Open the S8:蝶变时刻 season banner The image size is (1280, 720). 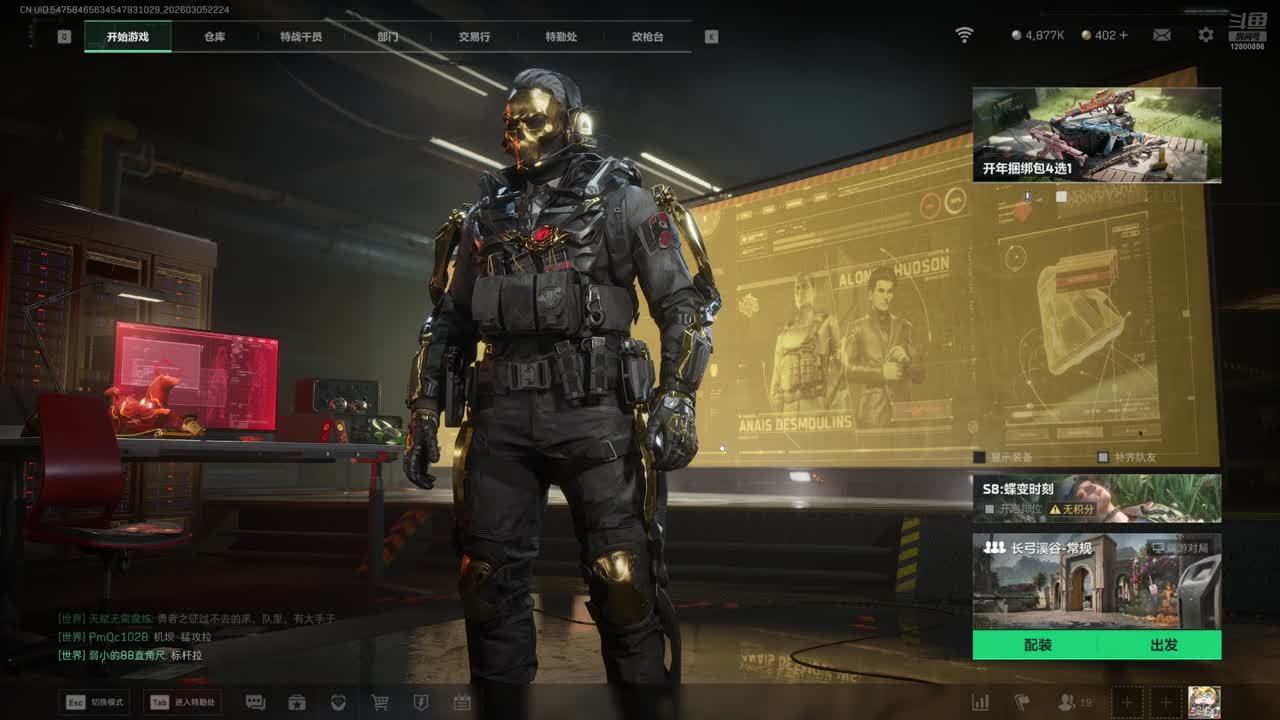tap(1096, 497)
